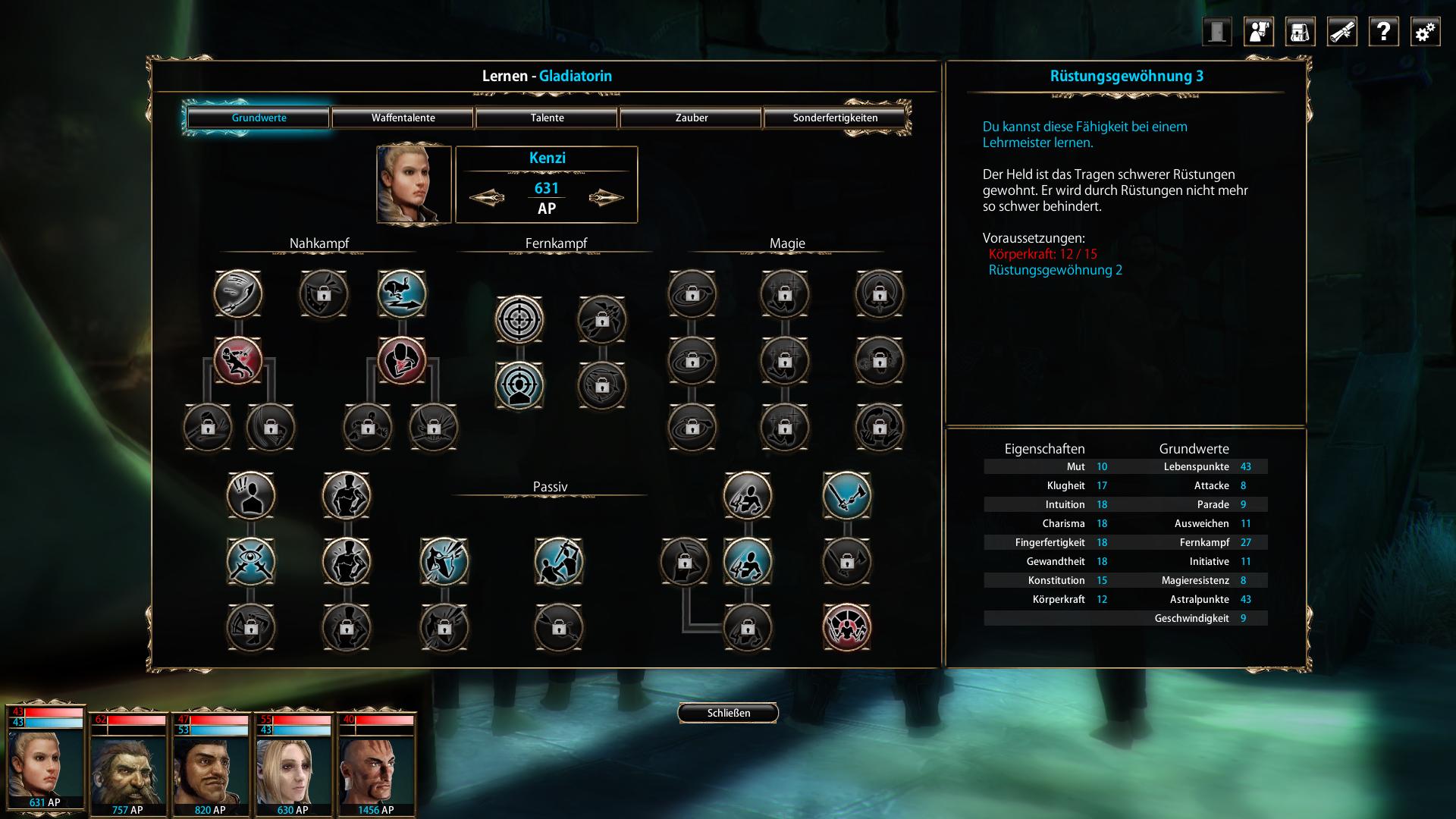
Task: Select the party member with 1456 AP
Action: click(x=376, y=766)
